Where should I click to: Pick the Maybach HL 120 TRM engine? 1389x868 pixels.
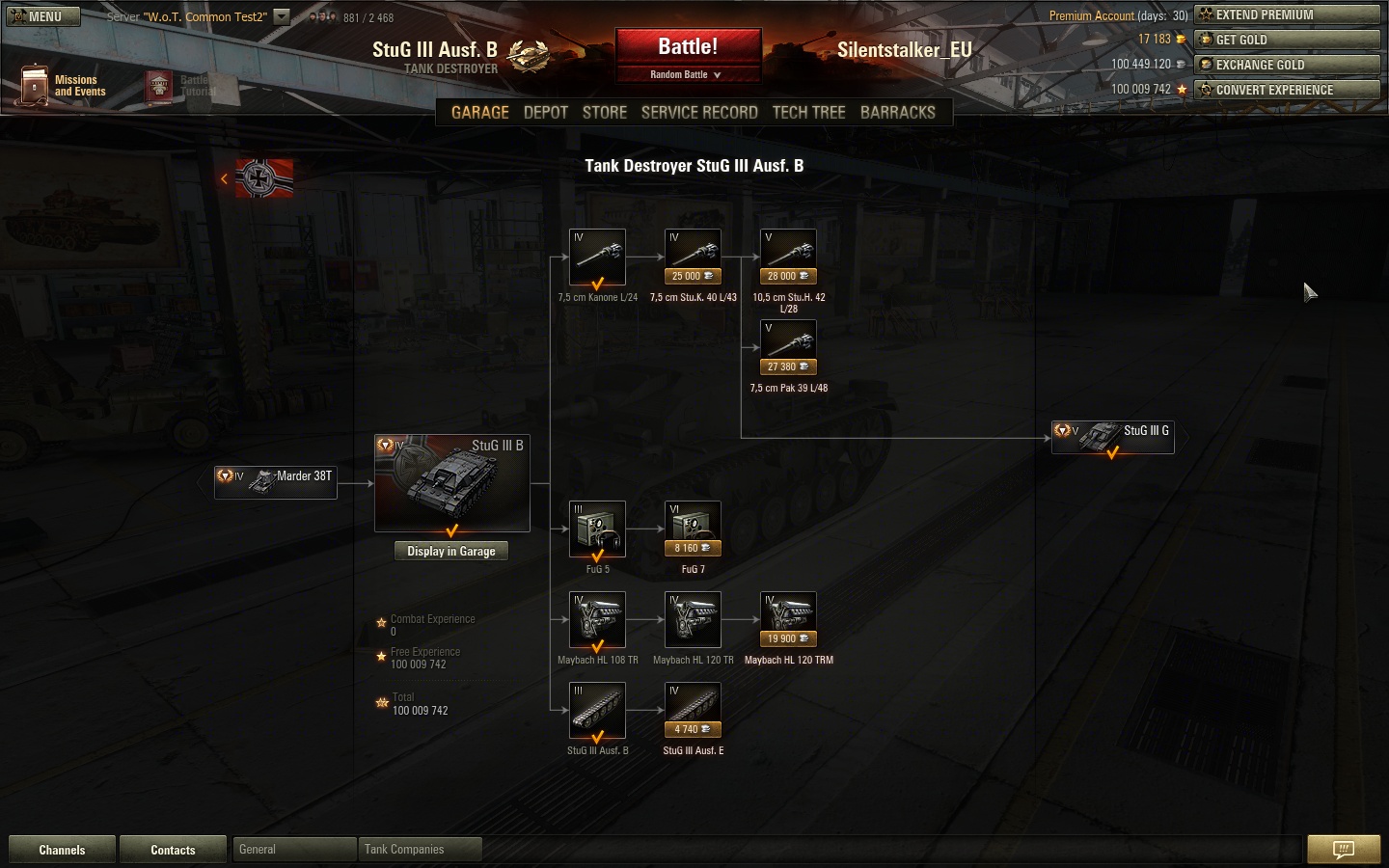(788, 619)
